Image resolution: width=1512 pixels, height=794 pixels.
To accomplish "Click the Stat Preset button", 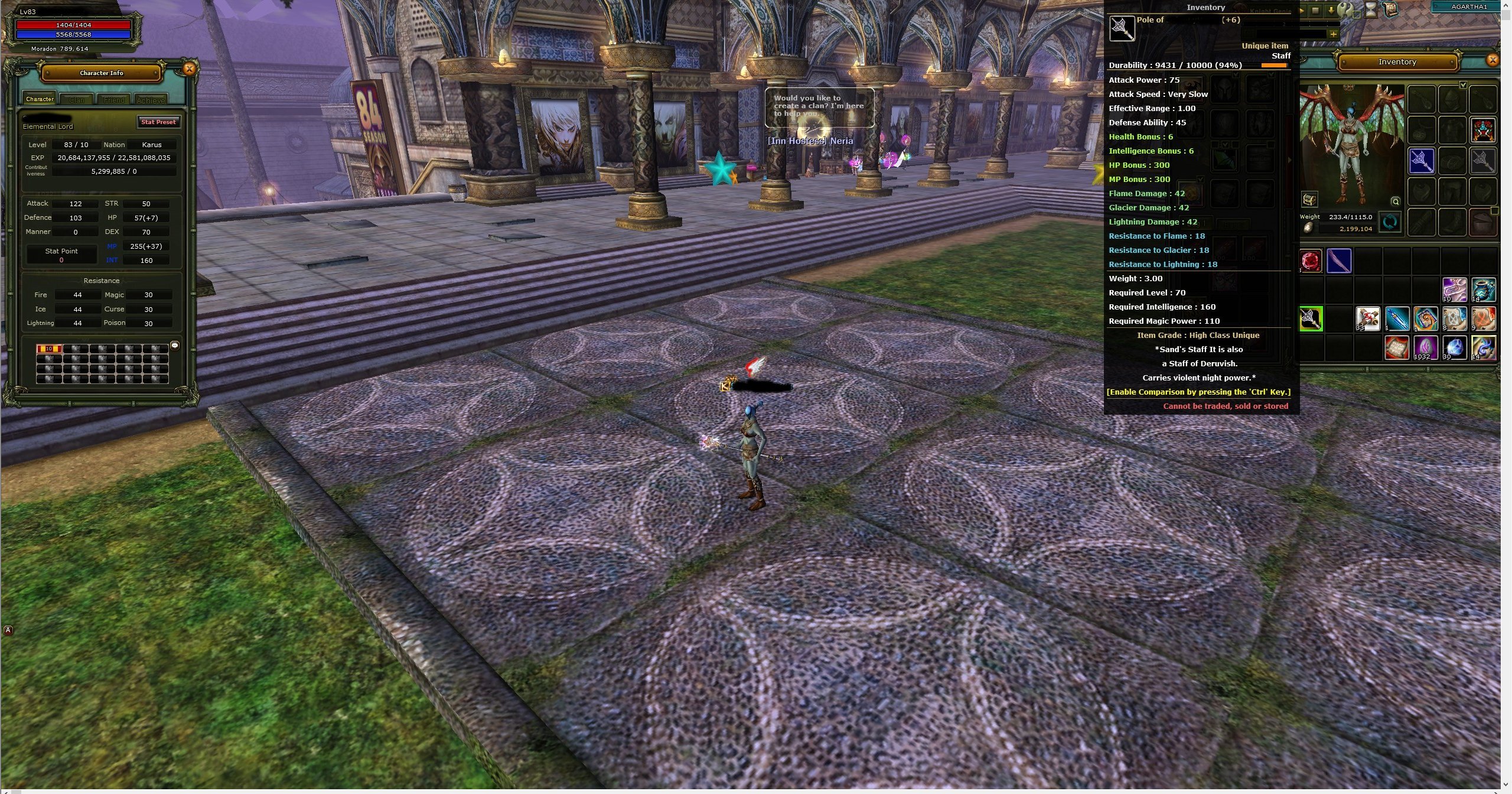I will click(x=158, y=122).
